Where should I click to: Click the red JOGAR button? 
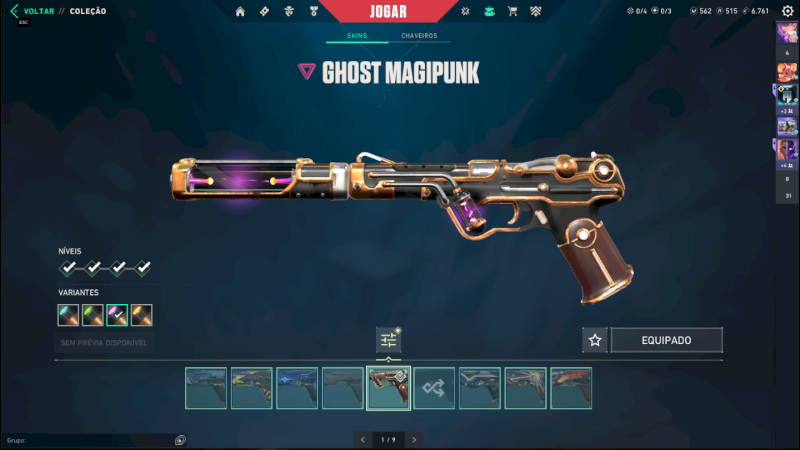(x=386, y=11)
